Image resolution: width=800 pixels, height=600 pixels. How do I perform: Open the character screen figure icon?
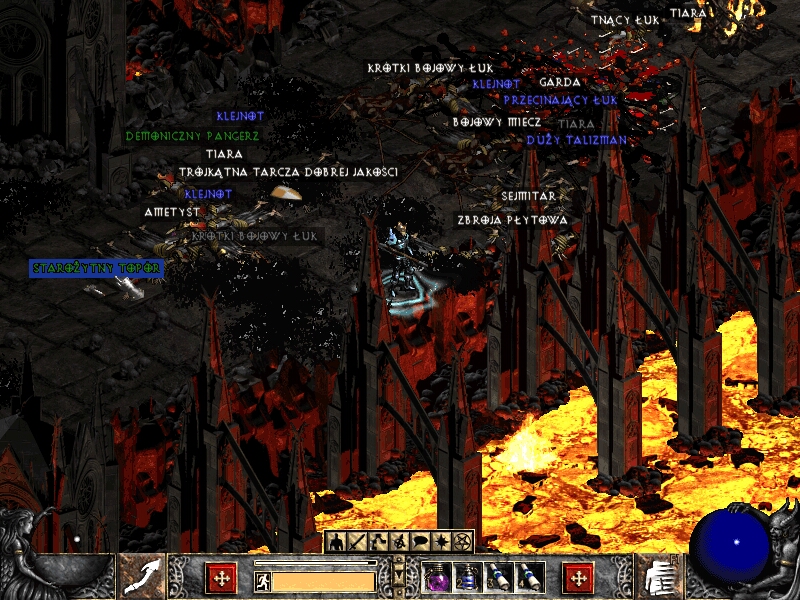point(338,542)
